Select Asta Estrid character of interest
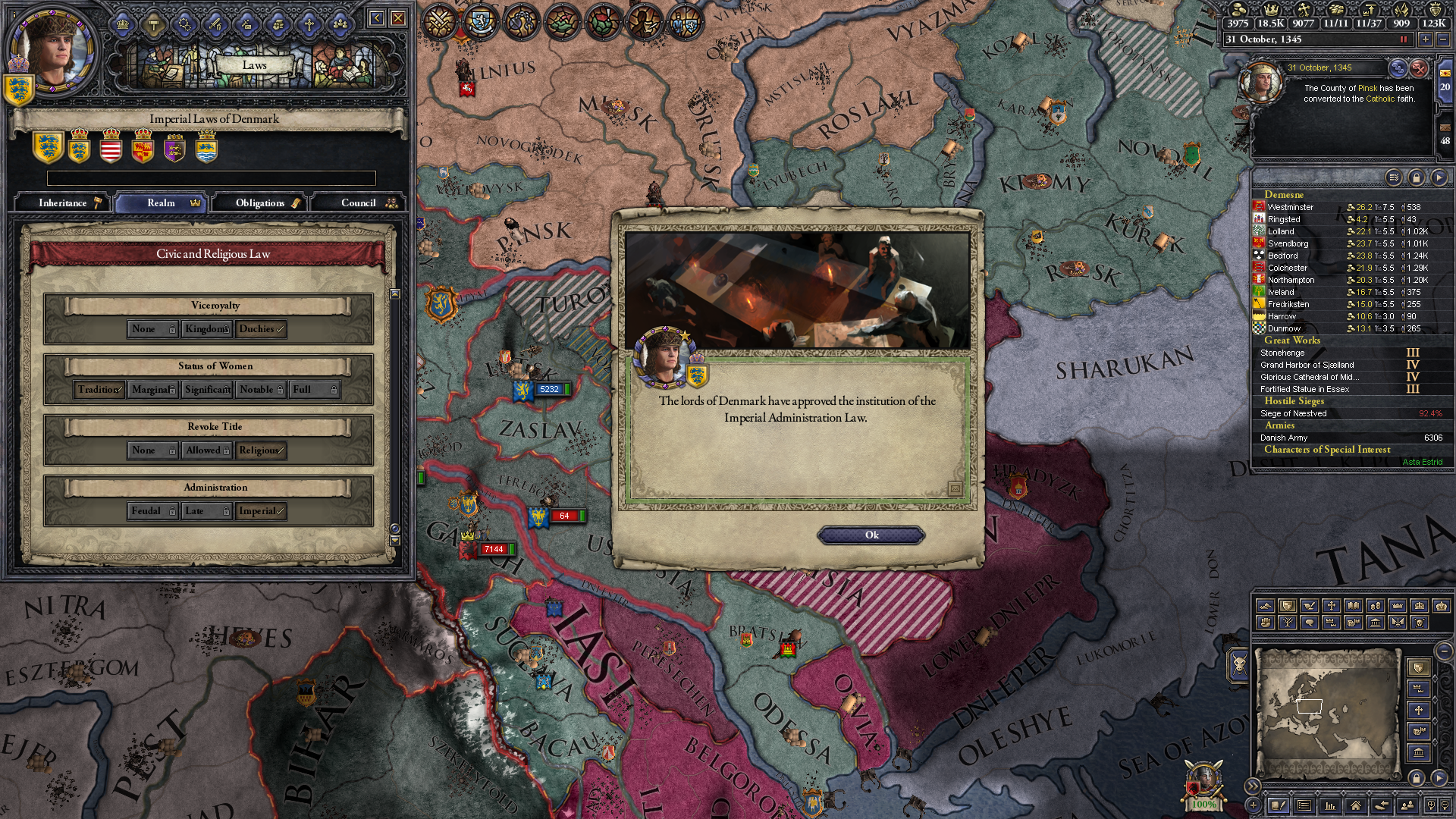The image size is (1456, 819). pyautogui.click(x=1422, y=462)
